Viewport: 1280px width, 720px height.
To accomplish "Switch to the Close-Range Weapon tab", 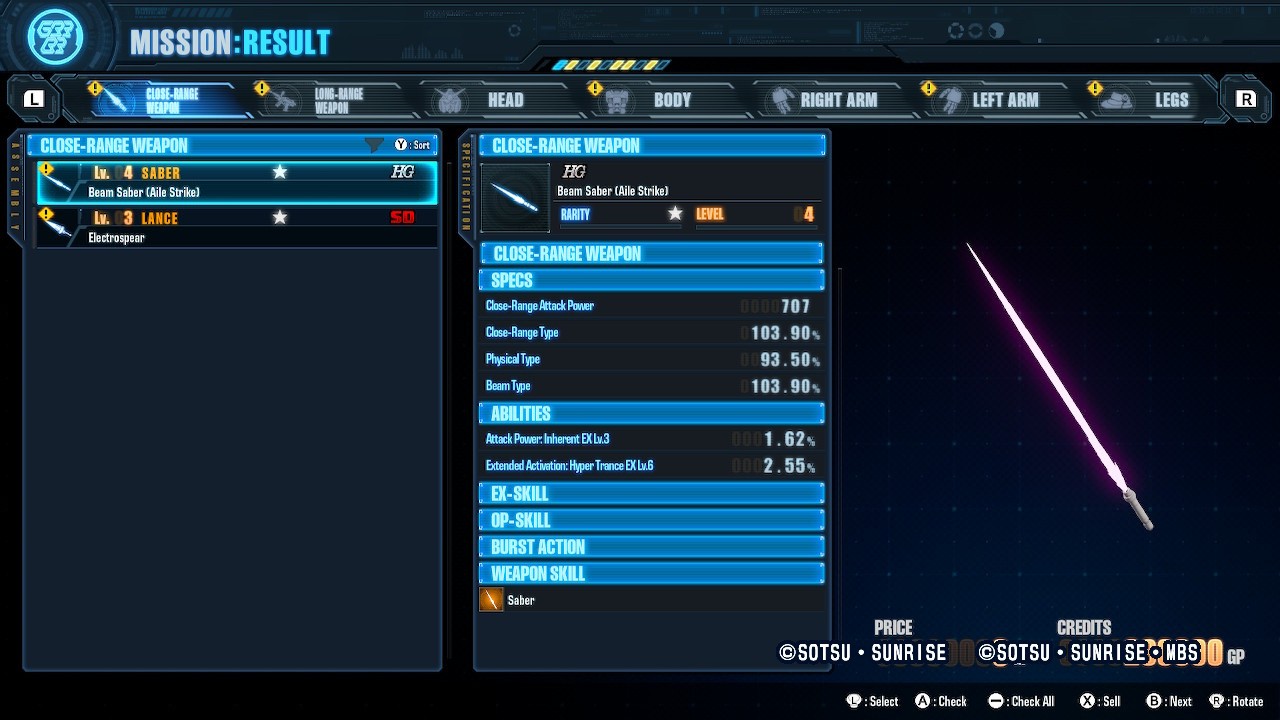I will [160, 100].
